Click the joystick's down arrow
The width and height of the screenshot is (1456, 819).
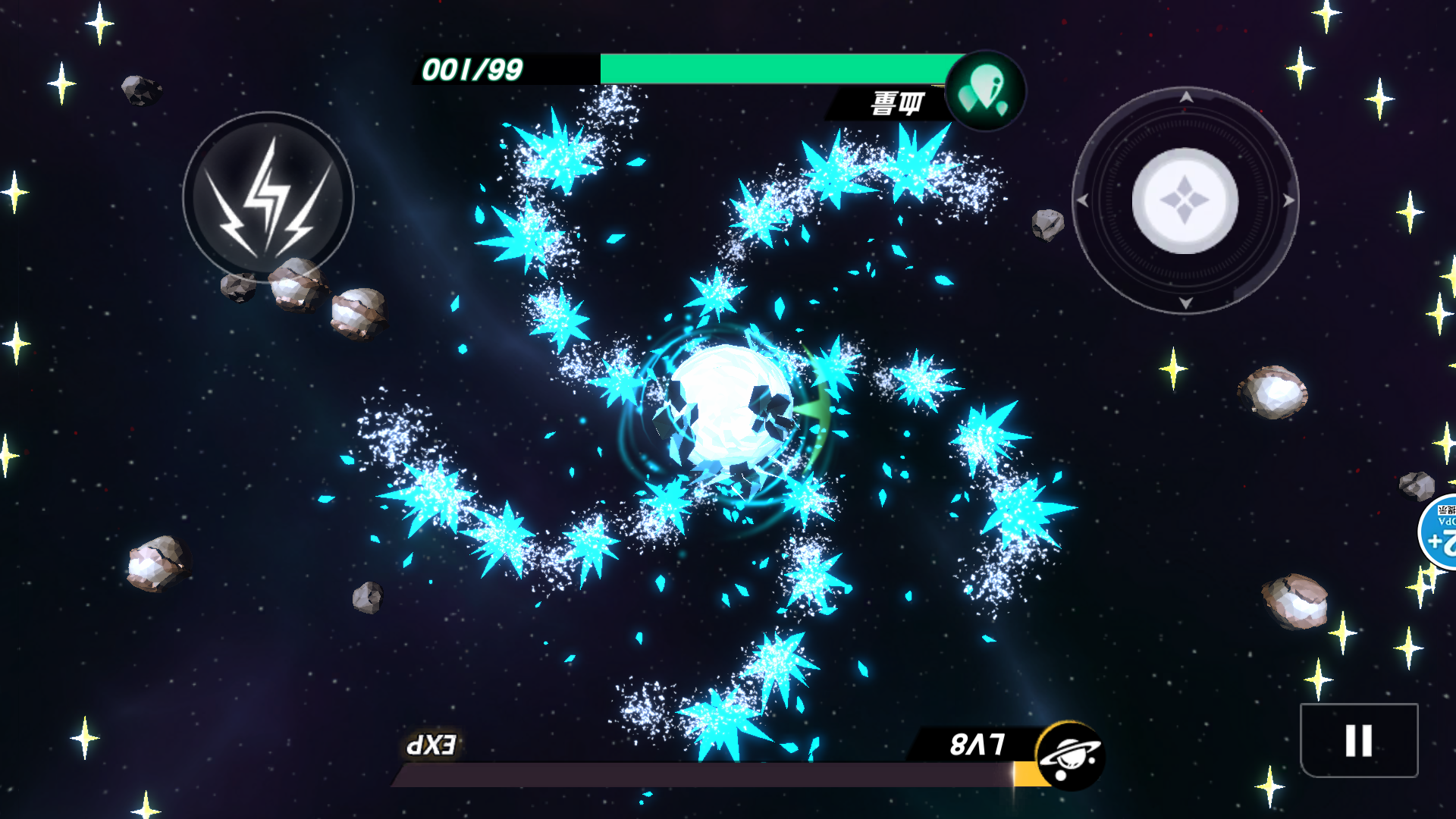coord(1186,303)
